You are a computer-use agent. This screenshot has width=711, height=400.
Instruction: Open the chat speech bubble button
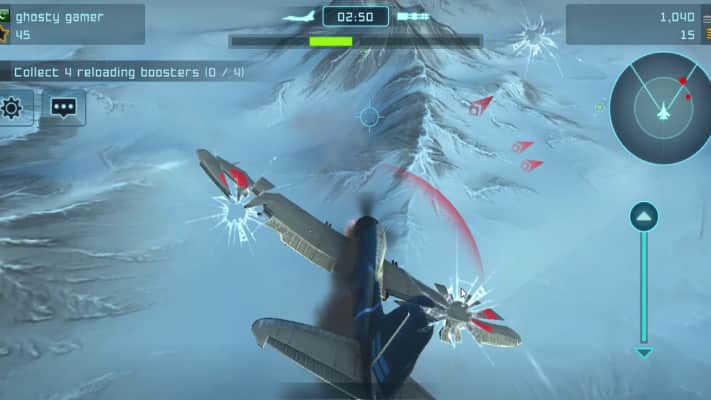point(65,107)
